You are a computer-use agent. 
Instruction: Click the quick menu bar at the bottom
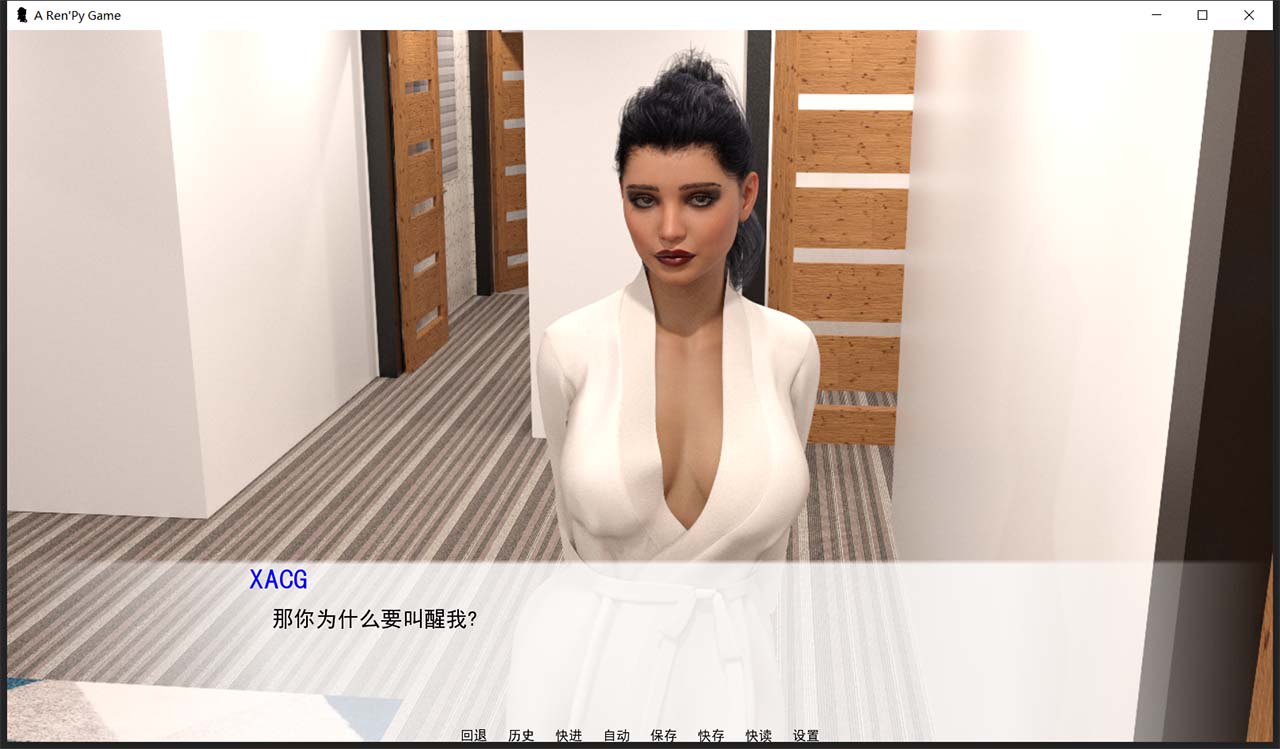[x=640, y=735]
